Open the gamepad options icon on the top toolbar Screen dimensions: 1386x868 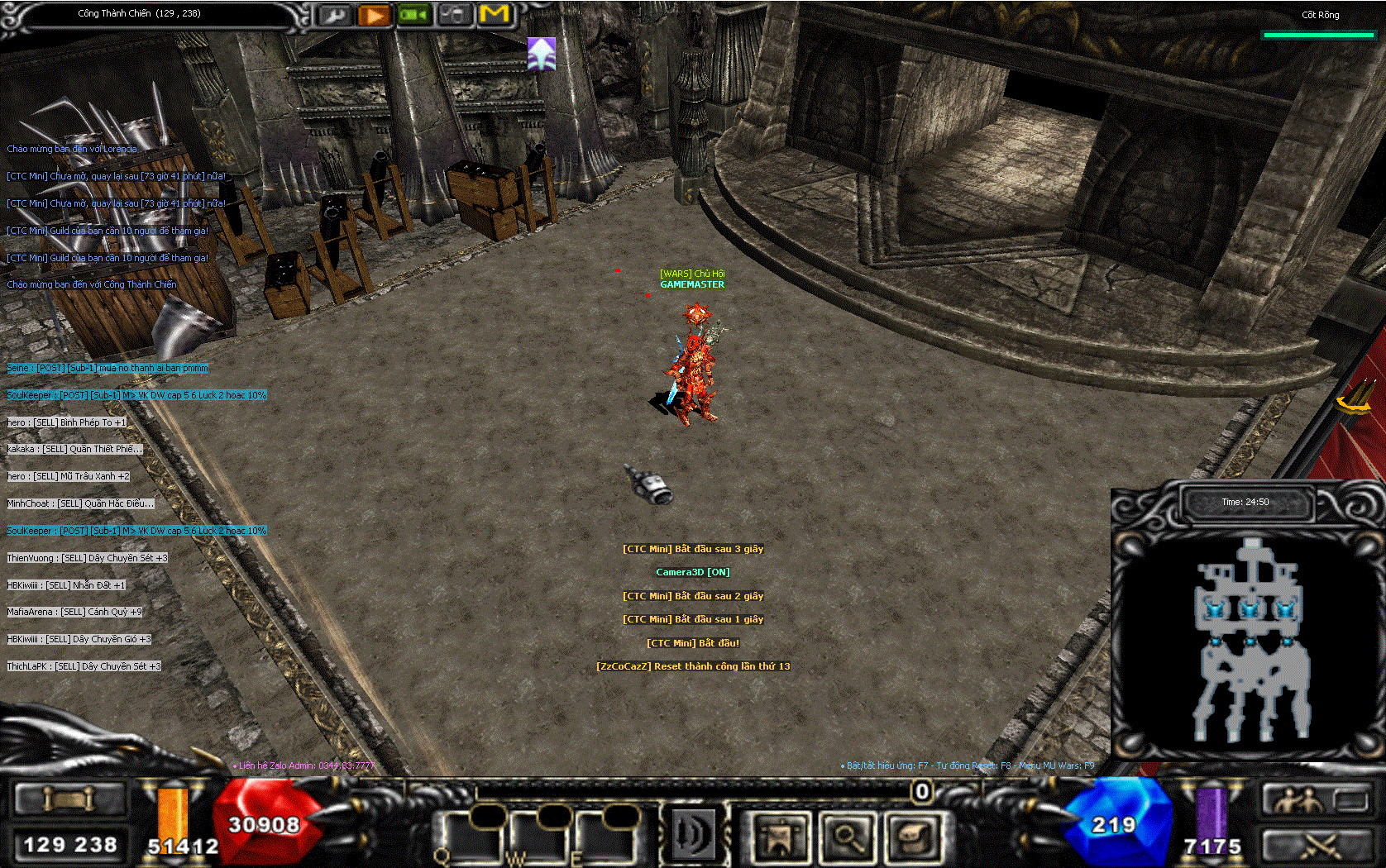click(x=456, y=15)
